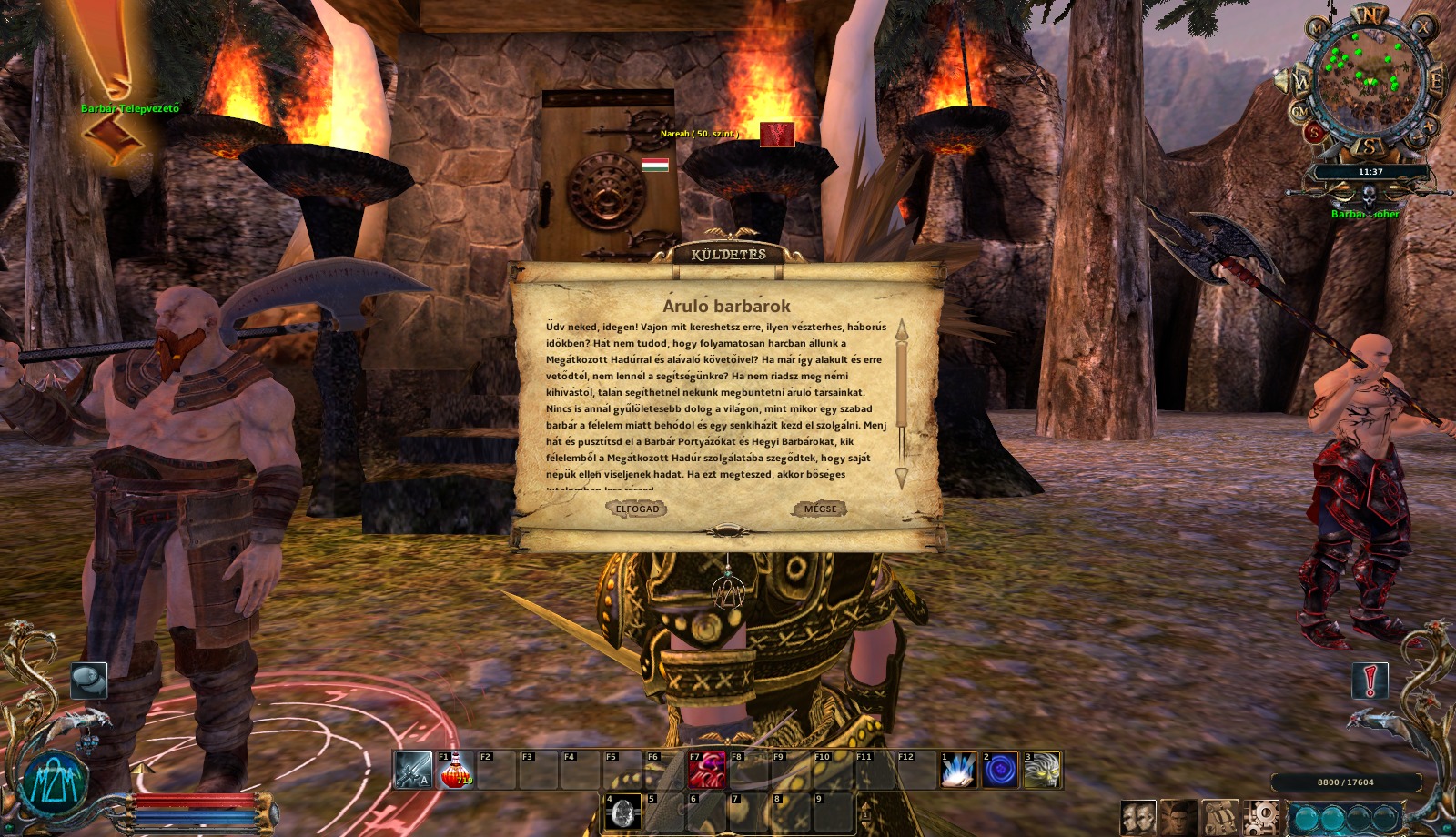1456x837 pixels.
Task: Open the red exclamation mark alert icon
Action: click(x=1370, y=681)
